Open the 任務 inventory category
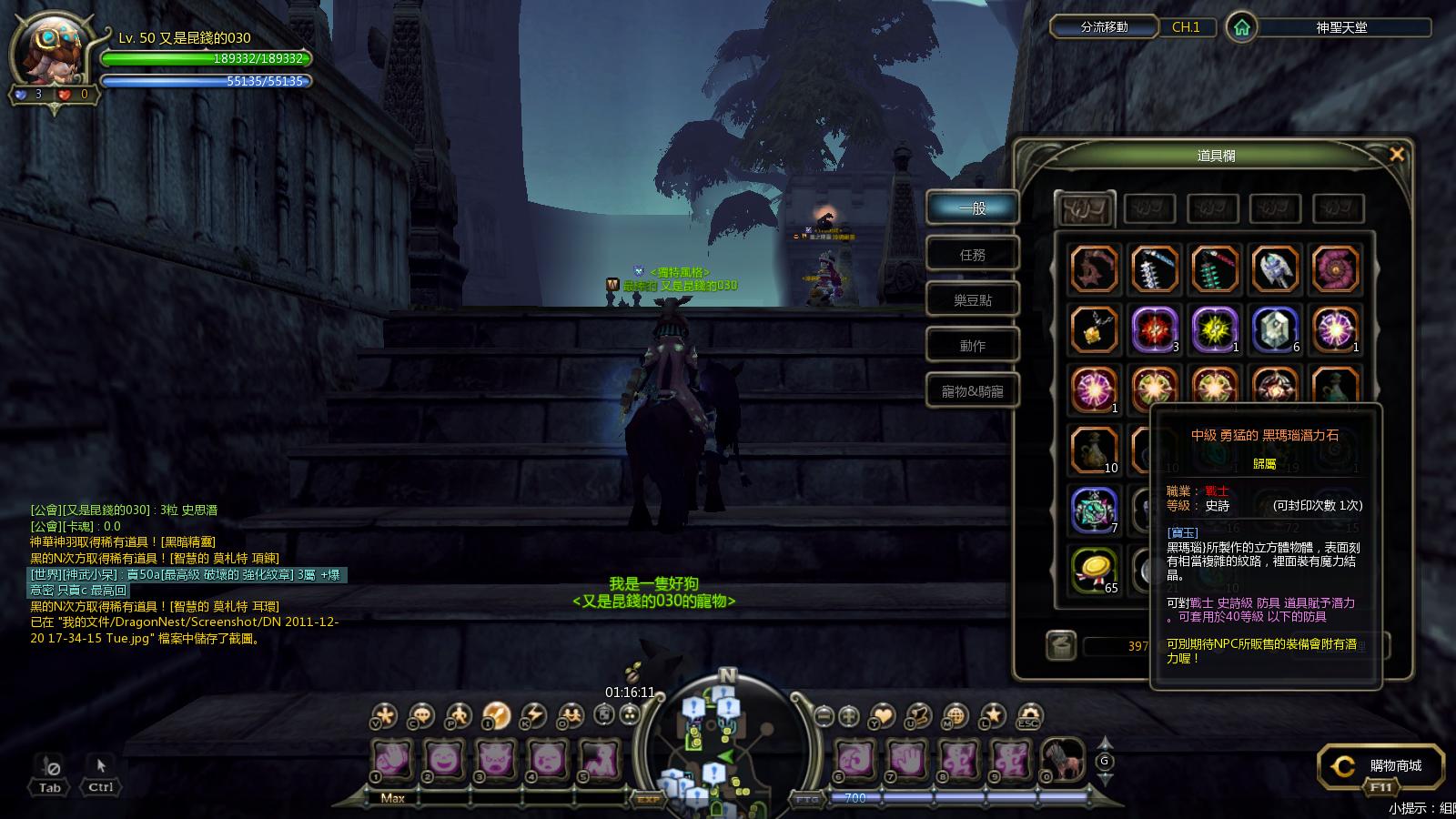1456x819 pixels. point(972,255)
